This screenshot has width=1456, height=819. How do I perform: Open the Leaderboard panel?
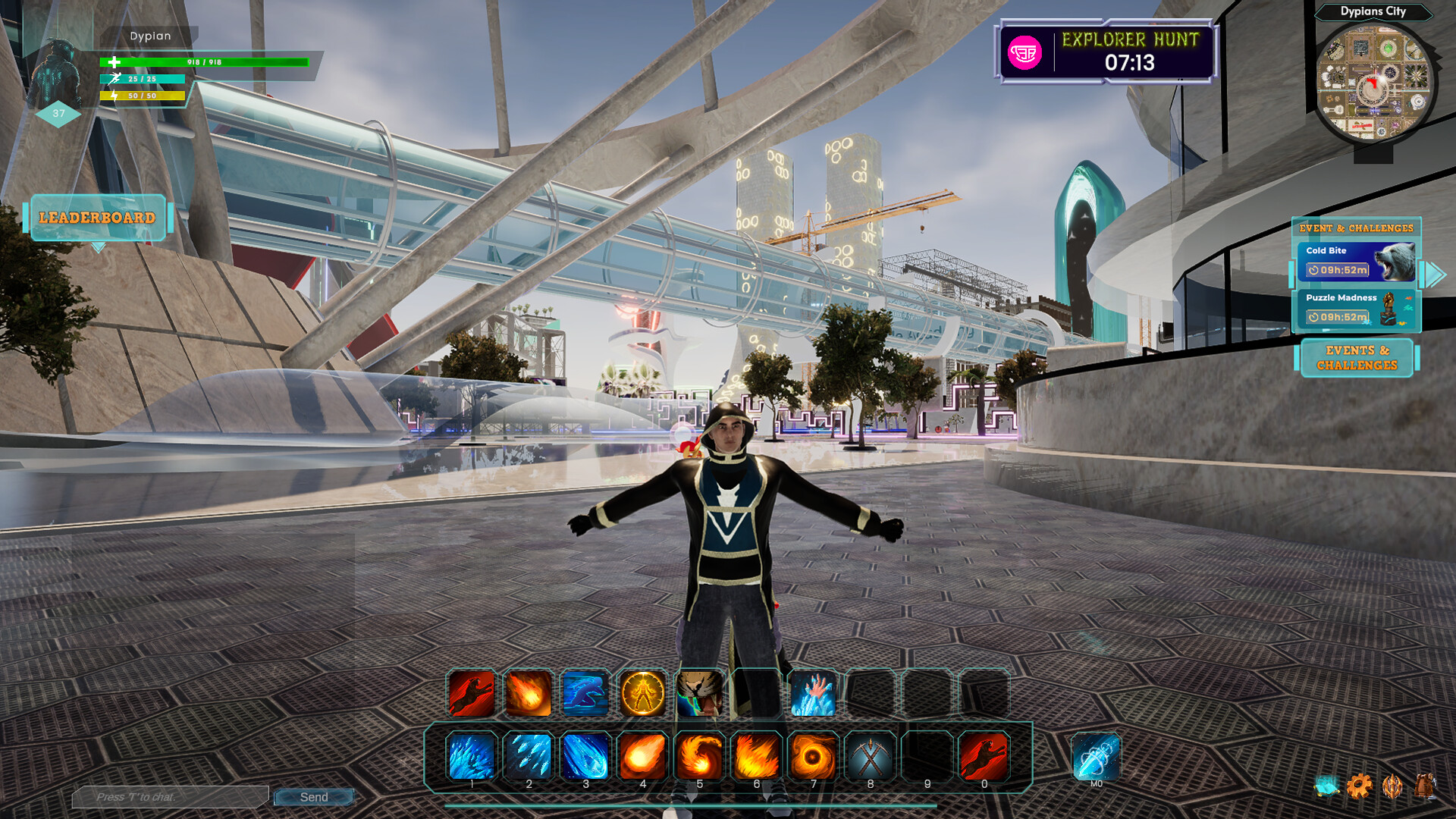point(97,218)
